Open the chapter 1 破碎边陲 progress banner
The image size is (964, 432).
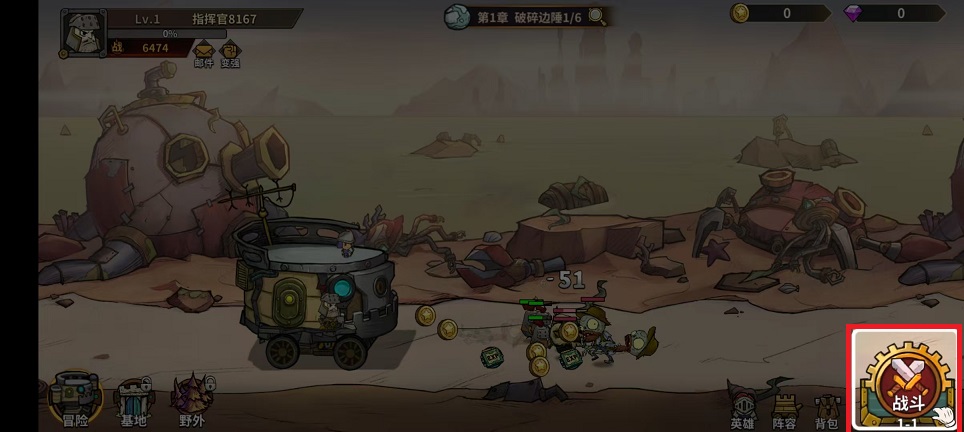click(525, 17)
